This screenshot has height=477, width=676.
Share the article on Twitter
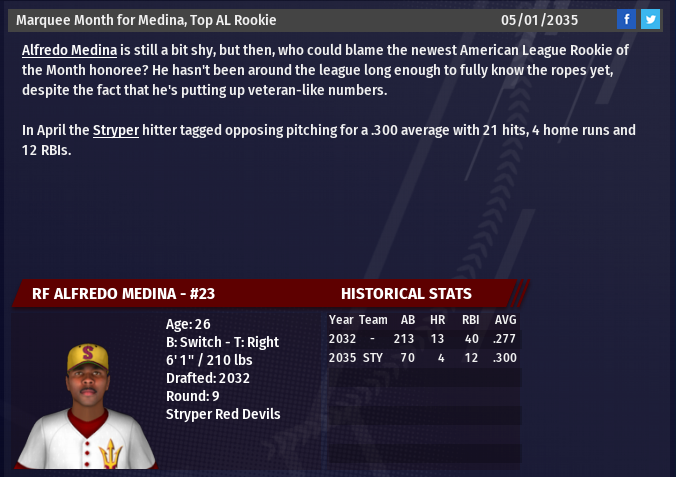650,19
